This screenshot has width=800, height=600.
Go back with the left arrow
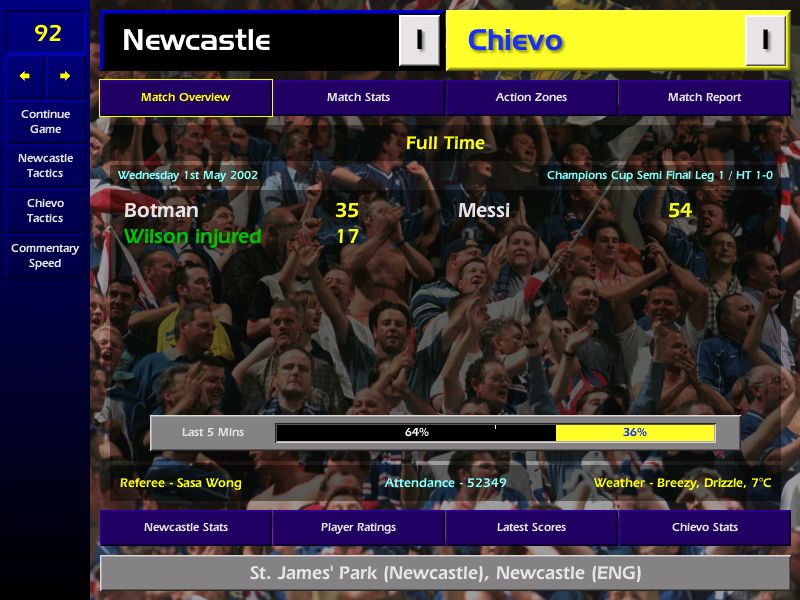point(25,76)
